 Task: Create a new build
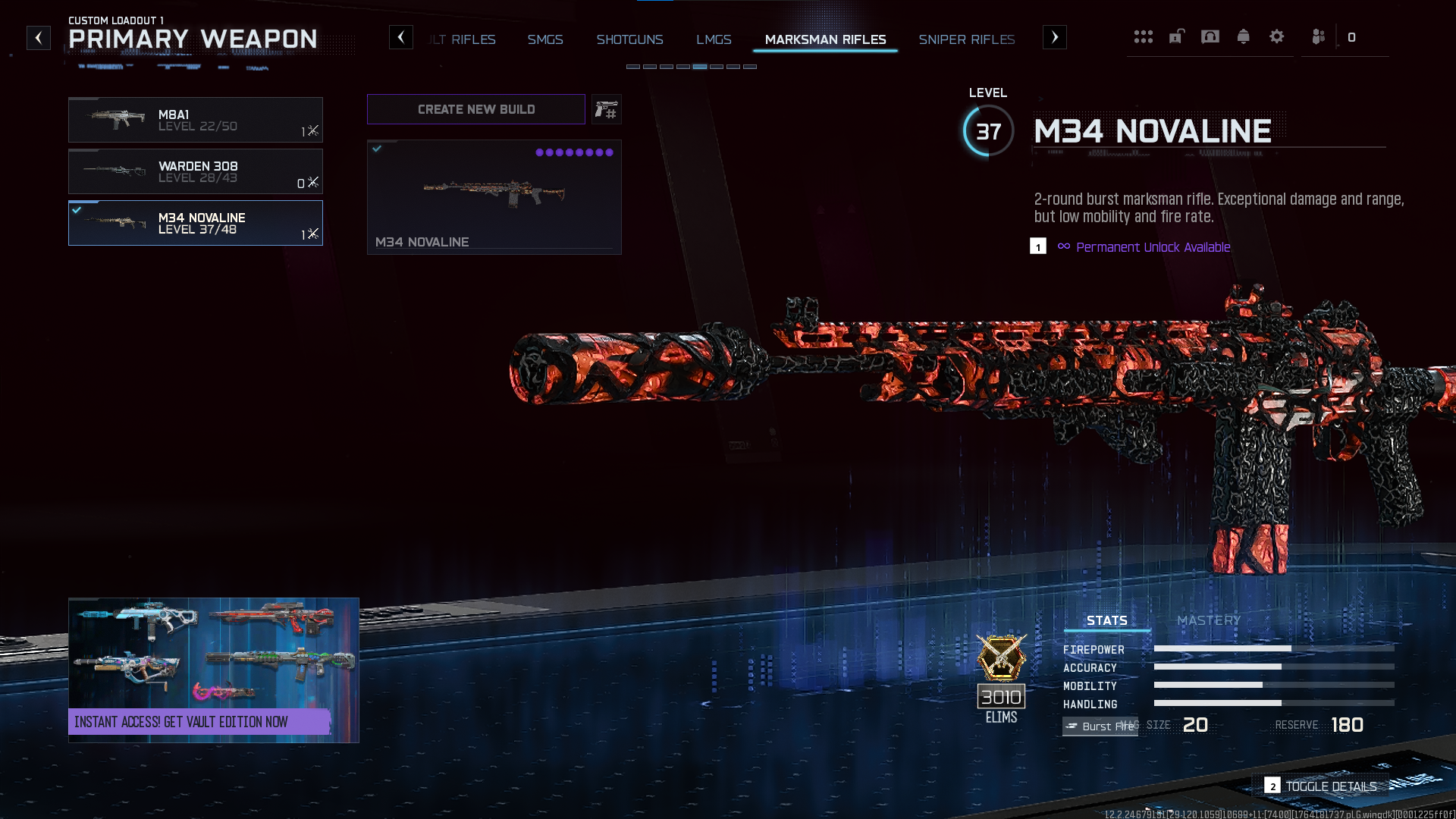pos(475,109)
